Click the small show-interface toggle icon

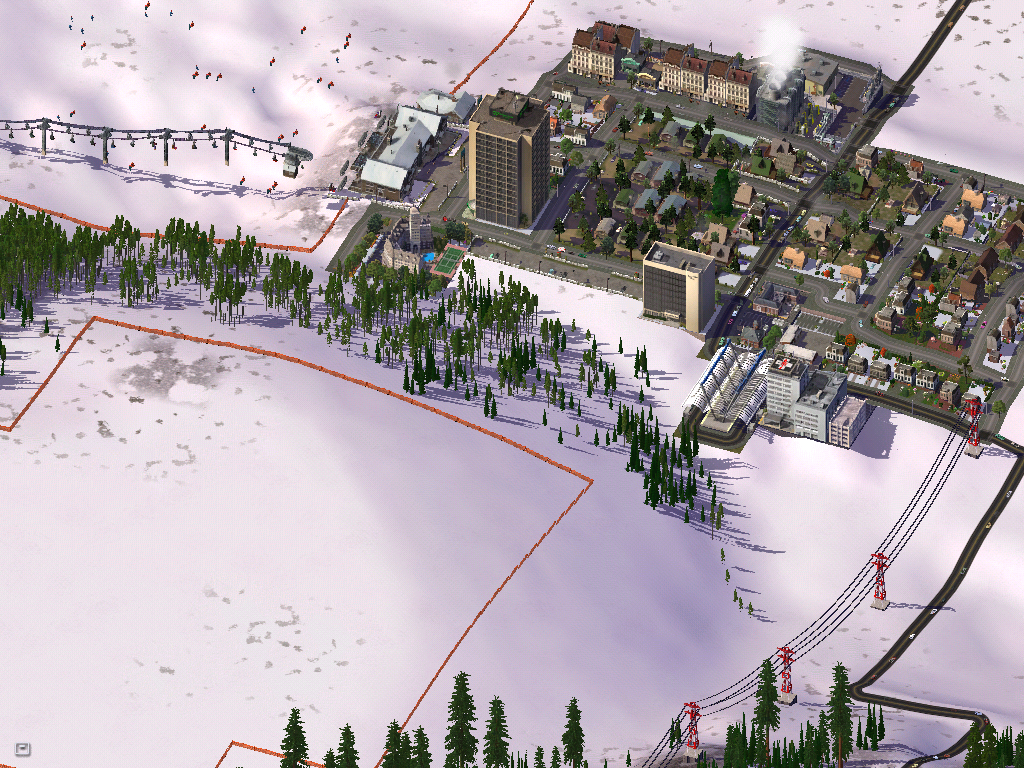(x=23, y=747)
